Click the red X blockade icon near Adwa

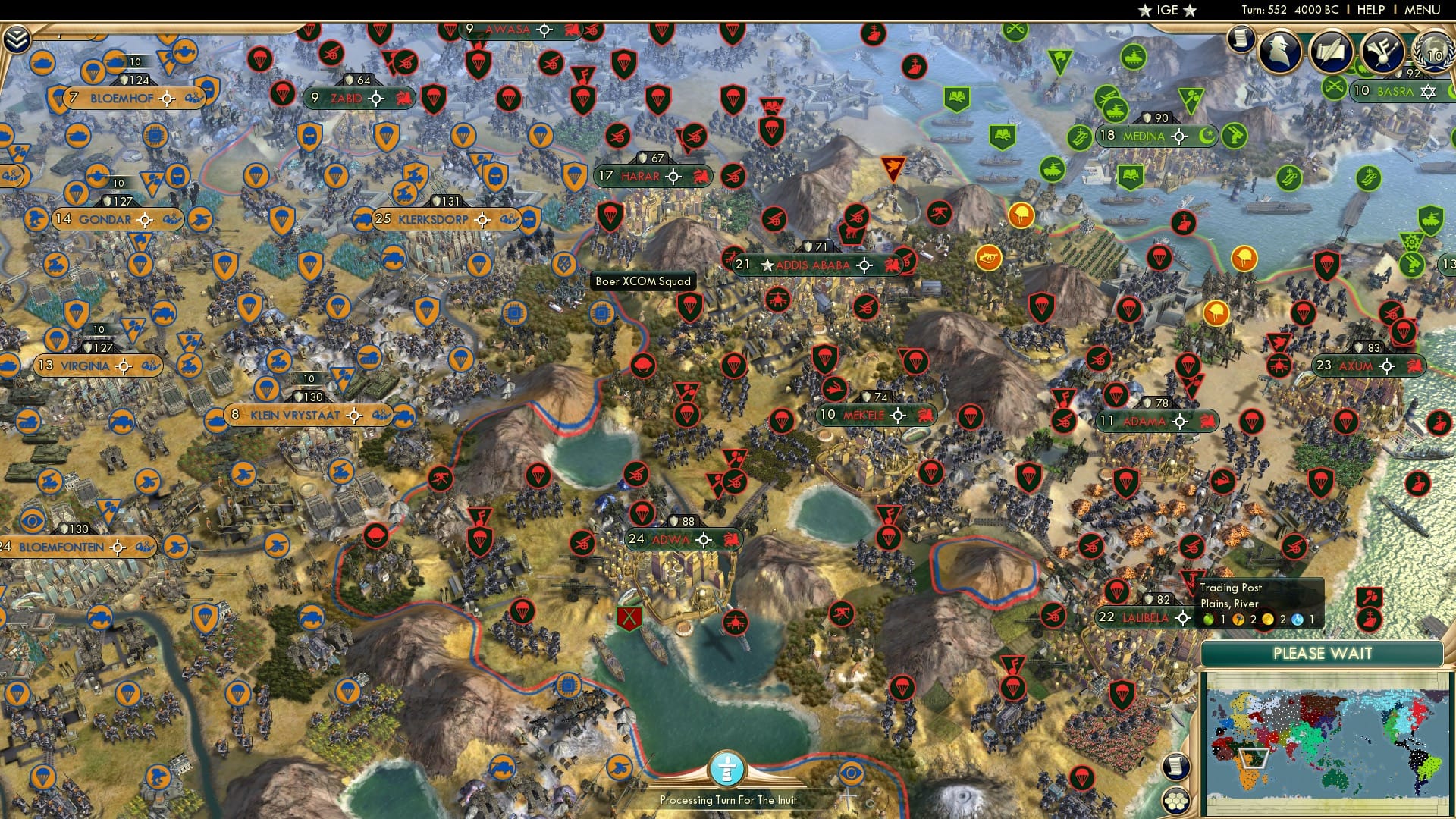click(629, 618)
